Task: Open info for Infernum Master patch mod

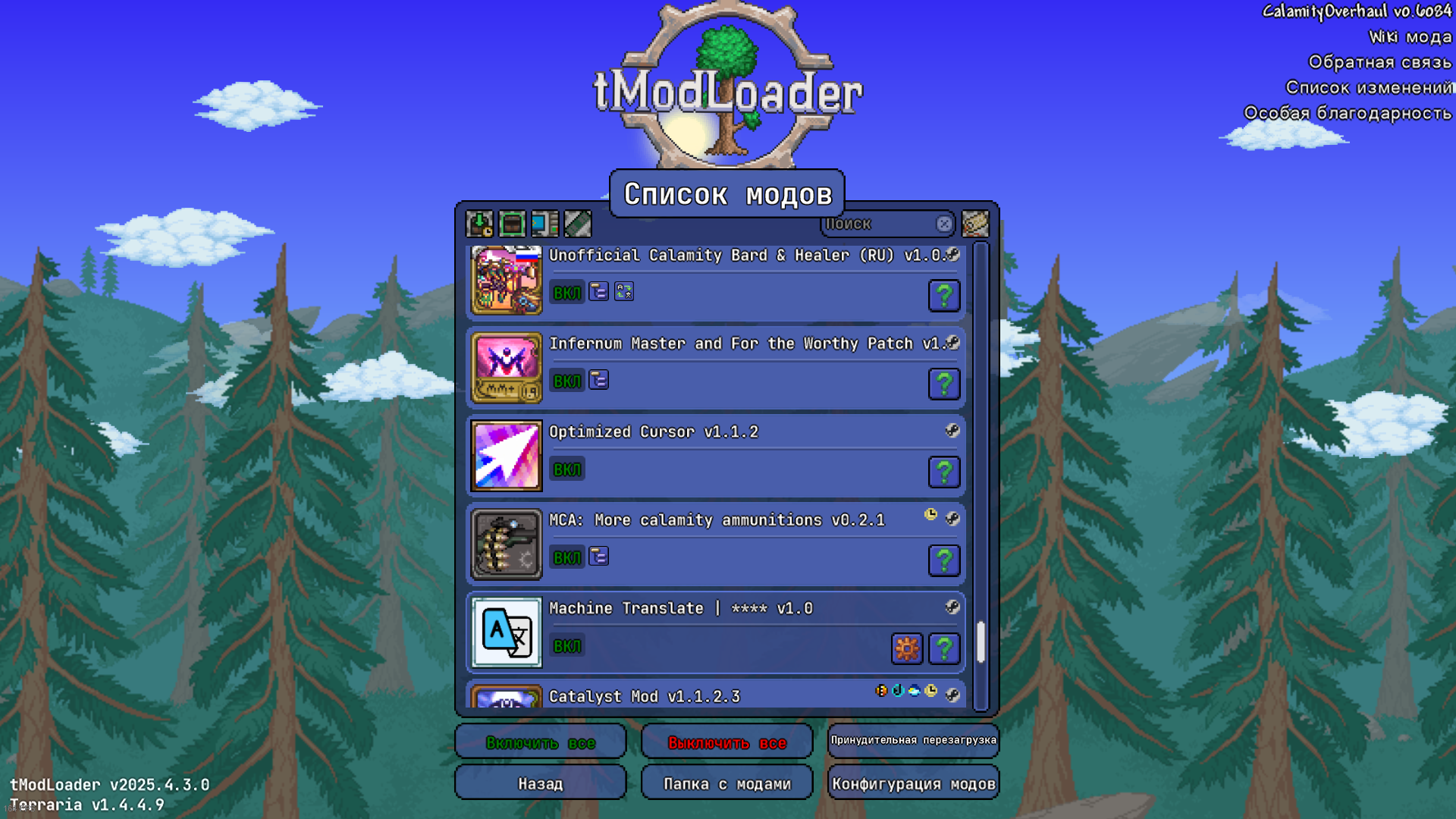Action: click(x=944, y=384)
